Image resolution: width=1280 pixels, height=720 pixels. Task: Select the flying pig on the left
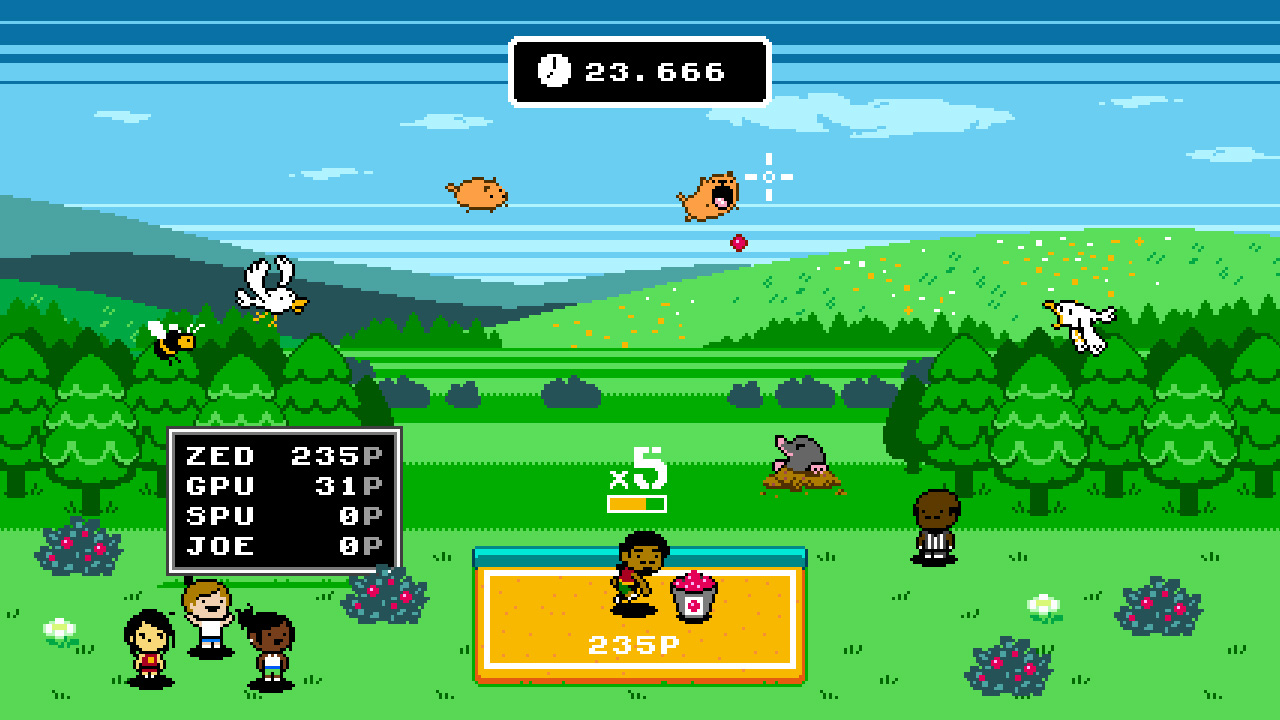pyautogui.click(x=477, y=192)
